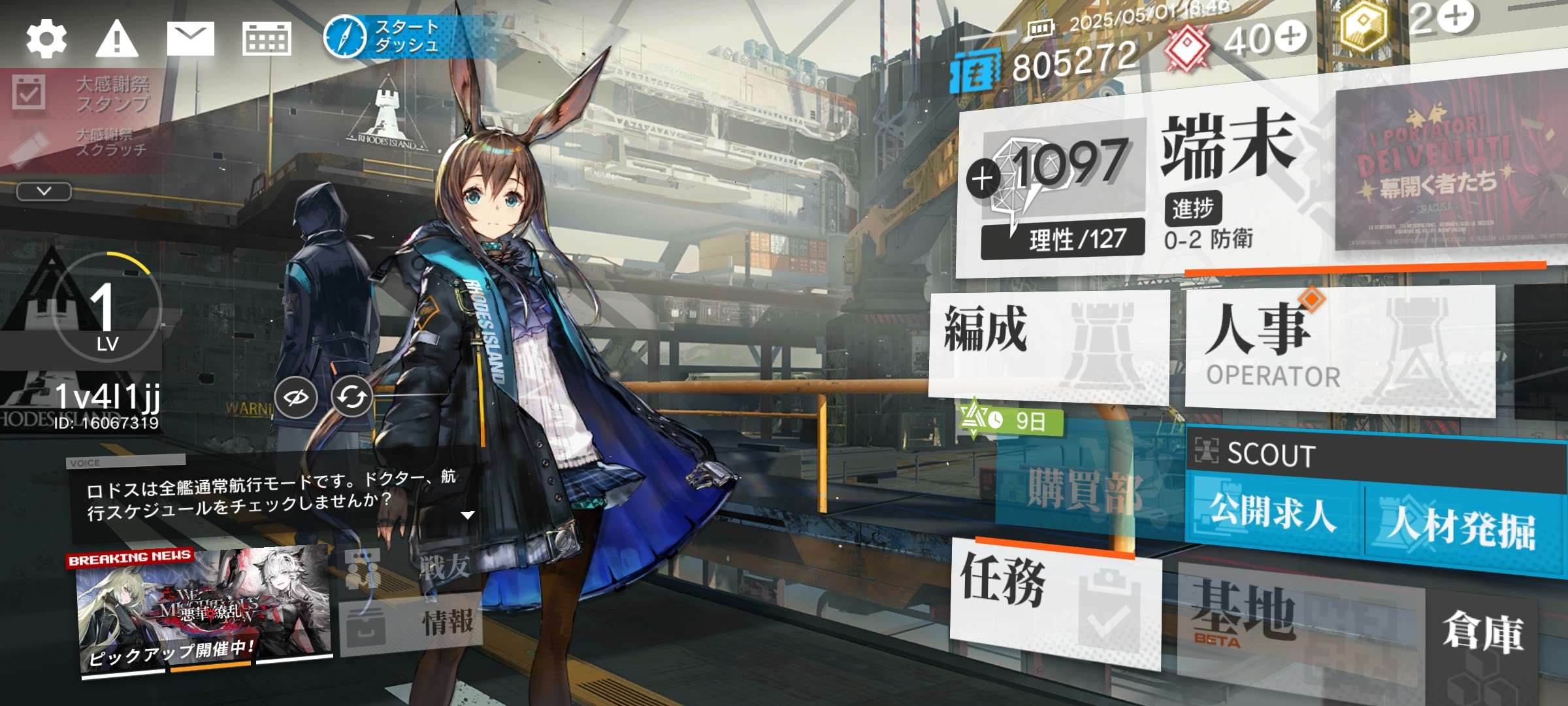This screenshot has height=706, width=1568.
Task: Collapse the event list arrow
Action: click(x=44, y=192)
